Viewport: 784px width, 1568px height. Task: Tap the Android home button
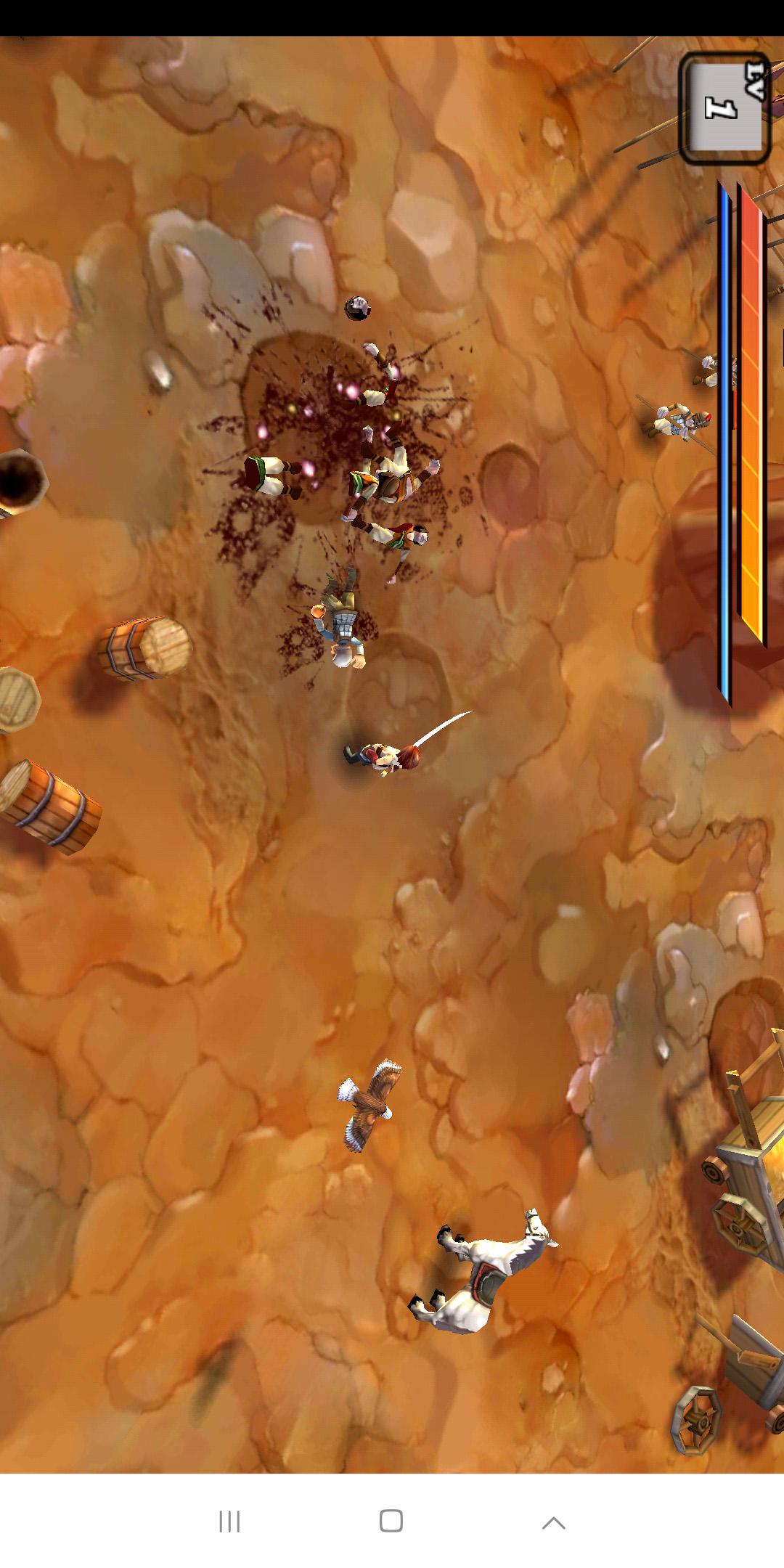(x=391, y=1521)
